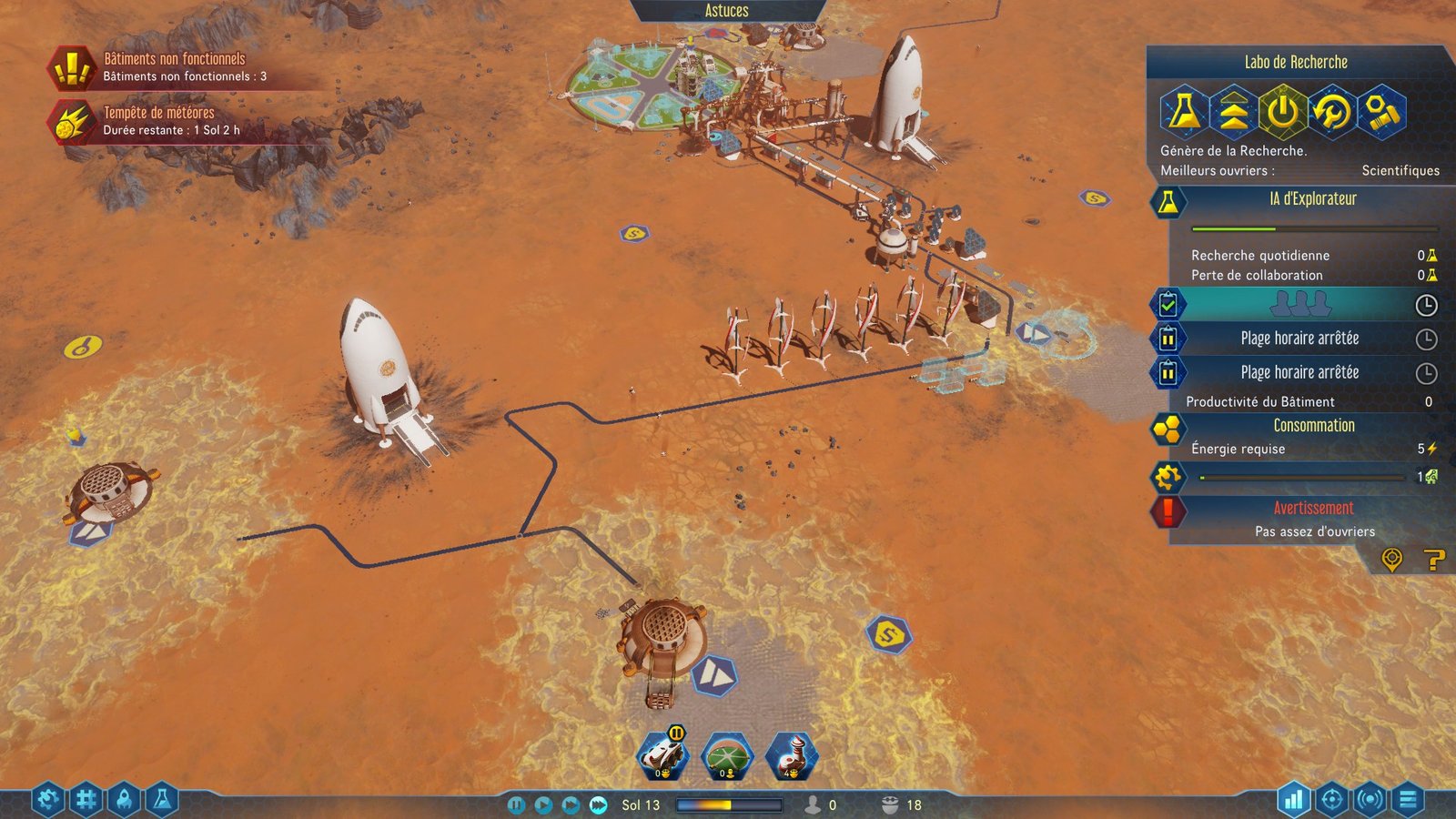Select the green dome hex icon
This screenshot has height=819, width=1456.
[727, 755]
